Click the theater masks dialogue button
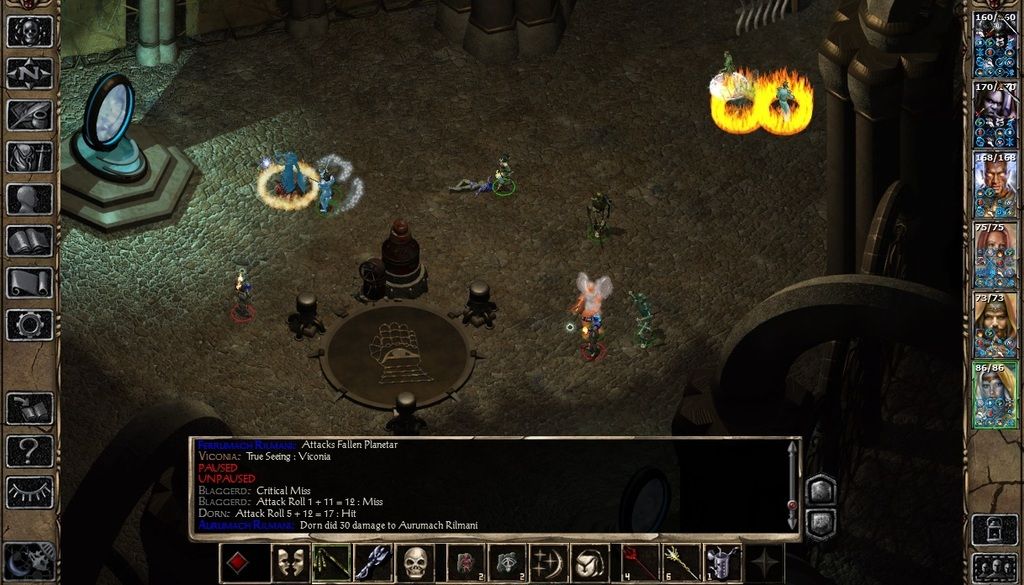The image size is (1024, 585). (290, 563)
